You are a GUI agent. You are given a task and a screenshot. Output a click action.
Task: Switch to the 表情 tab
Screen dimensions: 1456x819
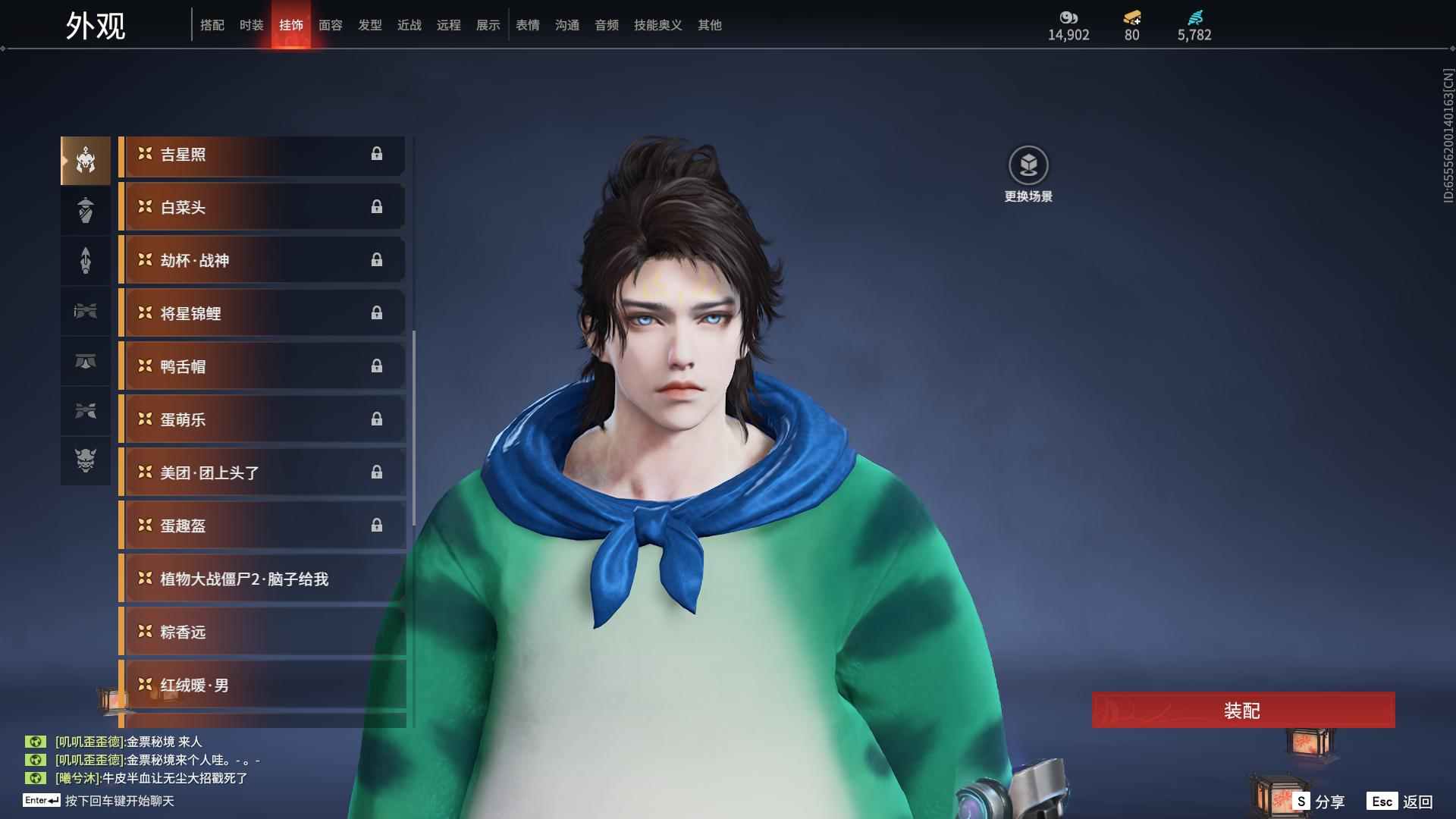pos(527,25)
